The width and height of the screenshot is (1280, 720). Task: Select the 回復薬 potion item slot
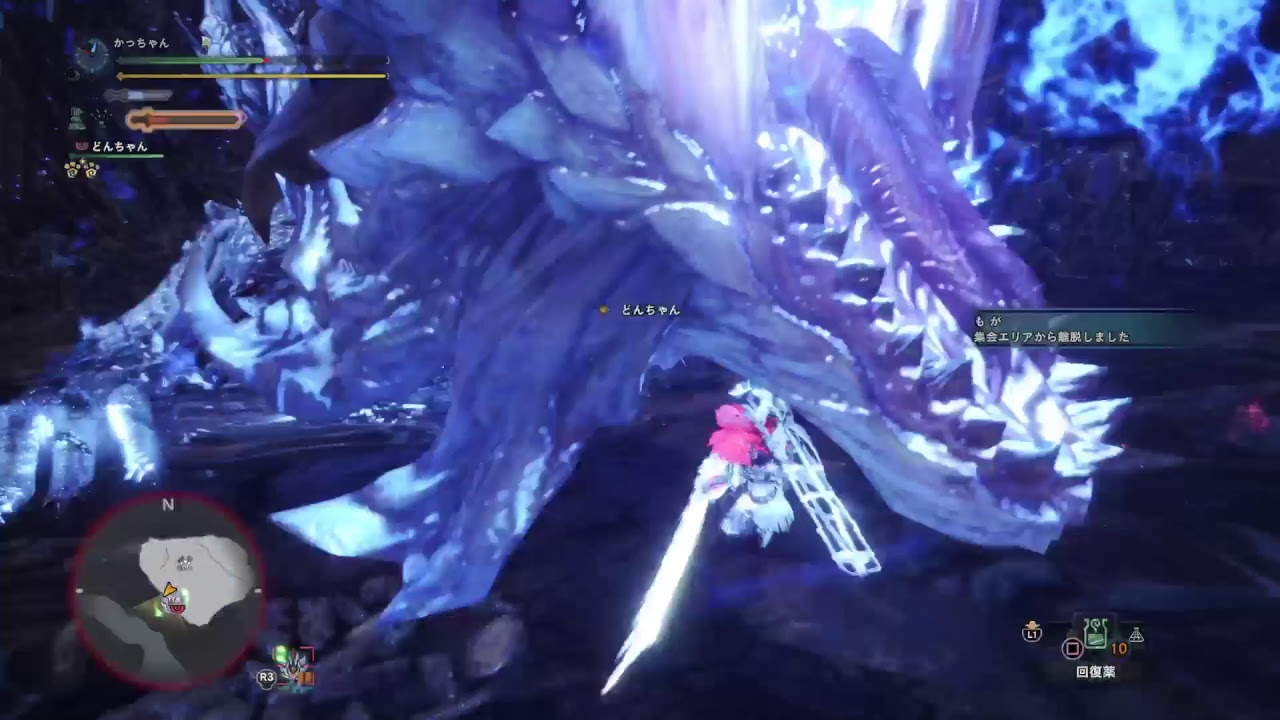tap(1096, 634)
